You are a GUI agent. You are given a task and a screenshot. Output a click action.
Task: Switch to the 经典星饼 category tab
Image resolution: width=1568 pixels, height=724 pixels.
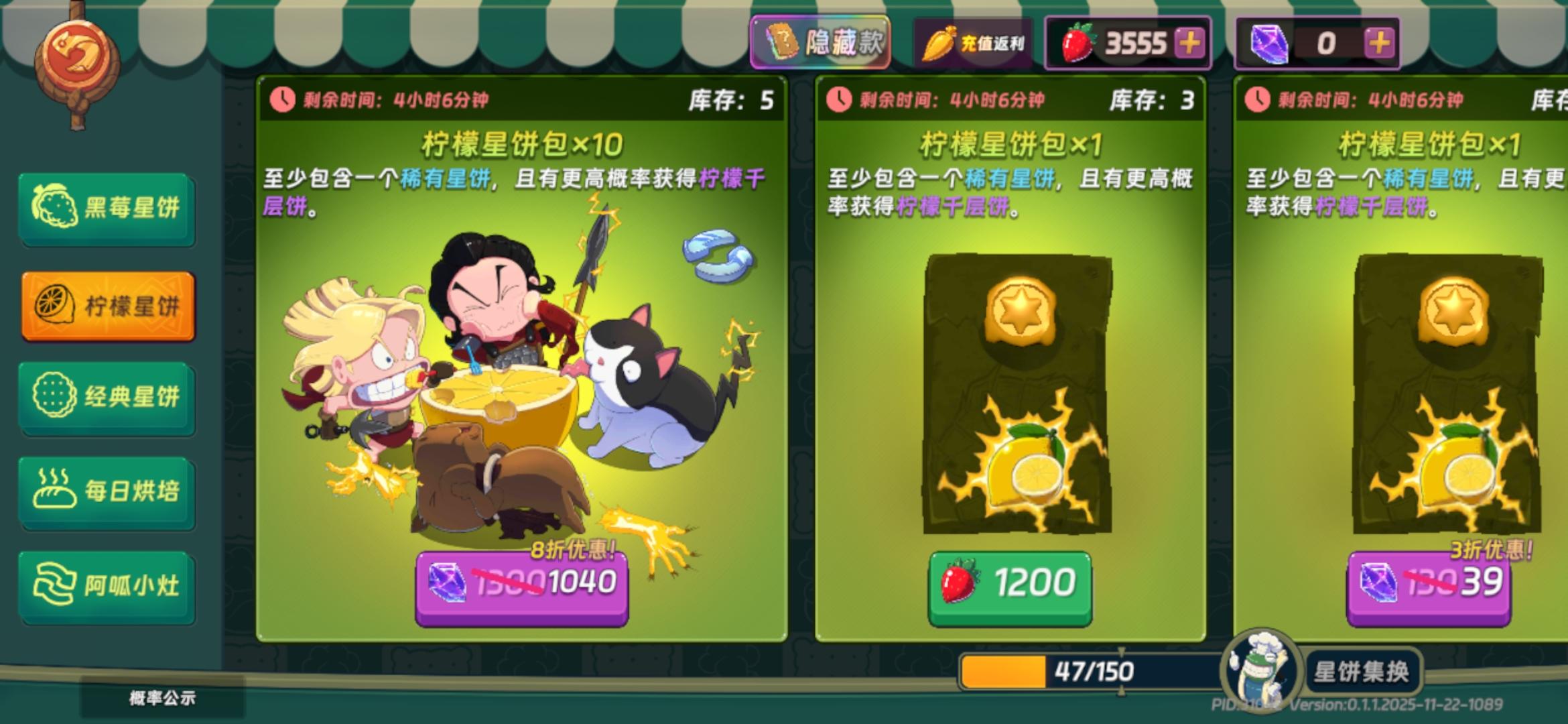click(x=109, y=397)
